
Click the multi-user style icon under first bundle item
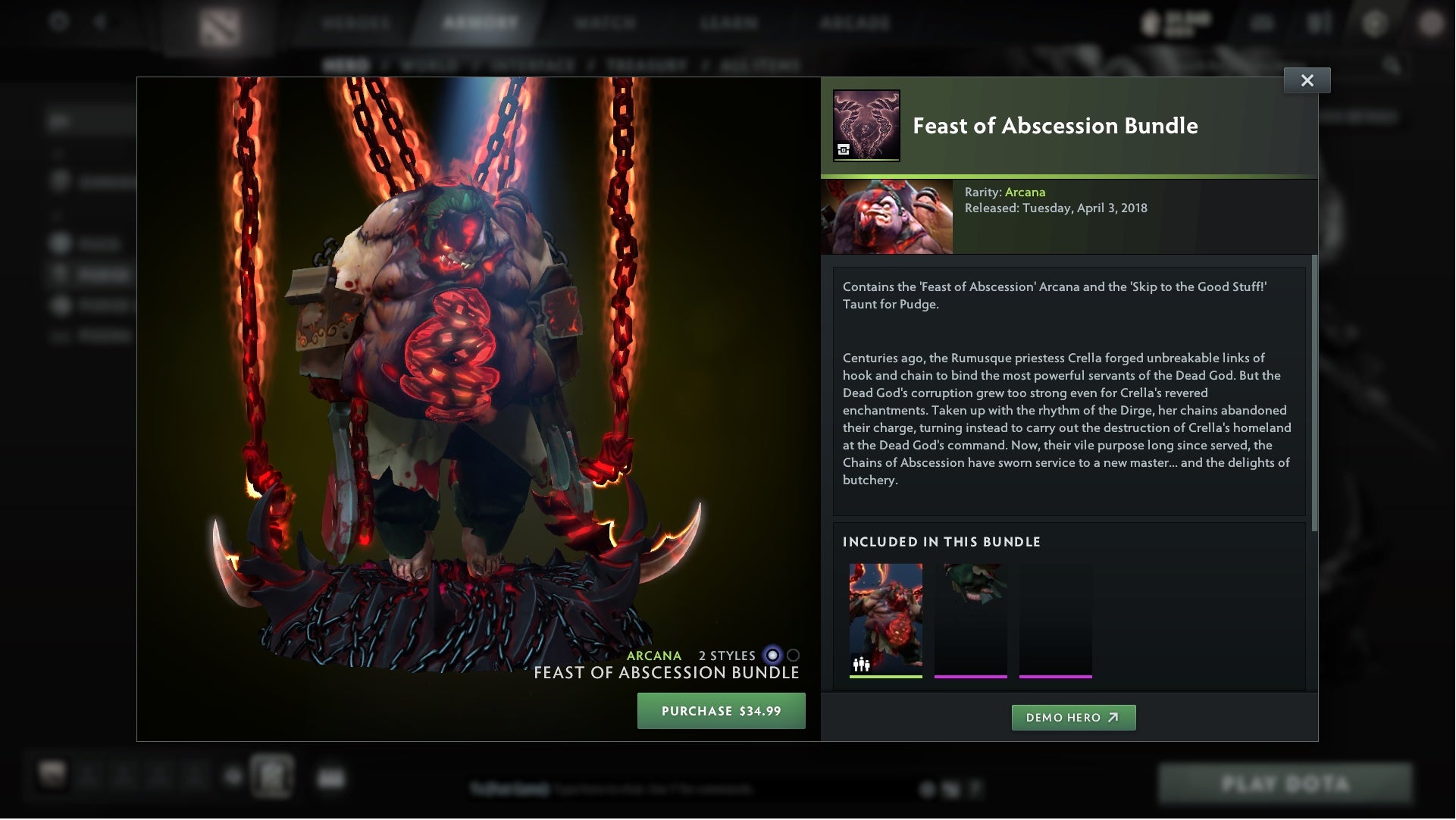coord(860,662)
